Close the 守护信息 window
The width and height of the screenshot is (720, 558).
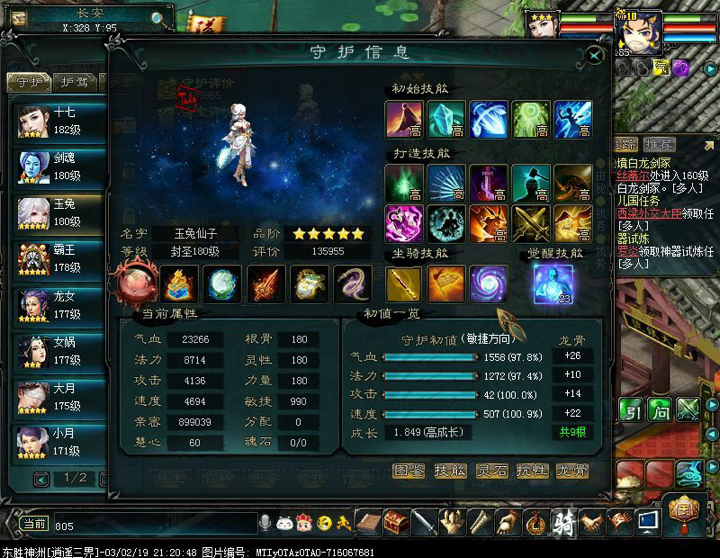tap(594, 56)
